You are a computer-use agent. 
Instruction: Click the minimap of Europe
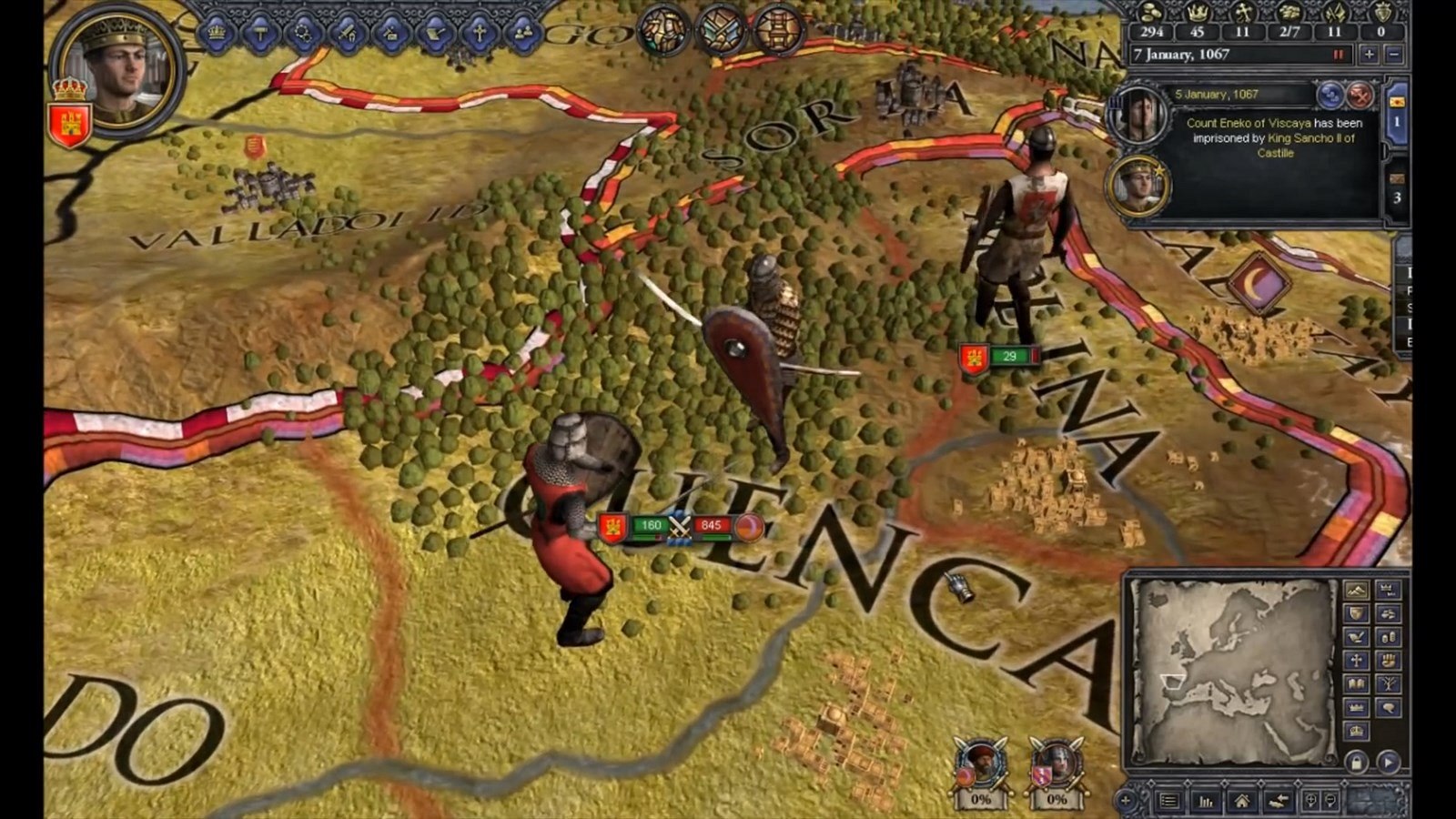point(1233,671)
